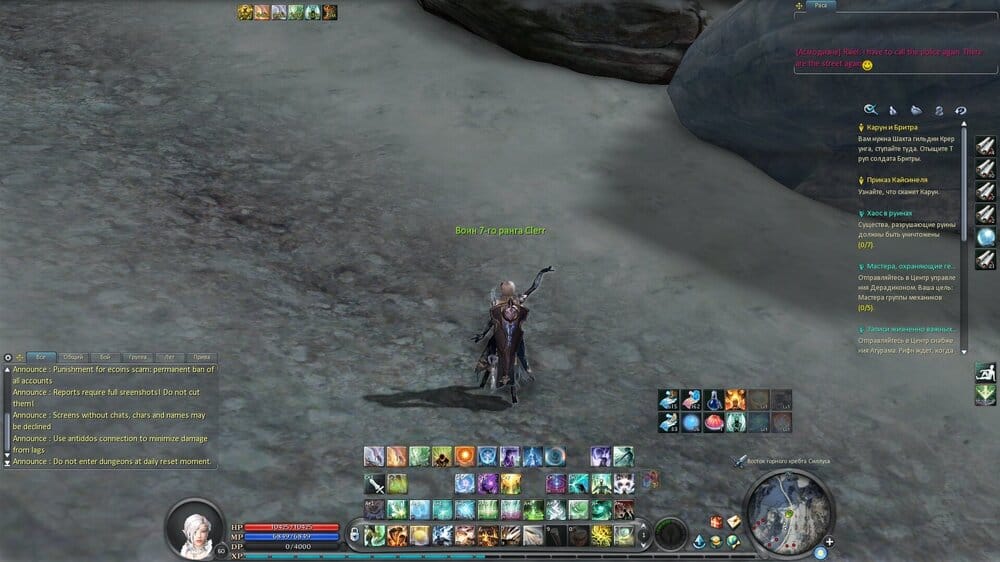
Task: Switch to the Раса chat tab
Action: point(821,6)
